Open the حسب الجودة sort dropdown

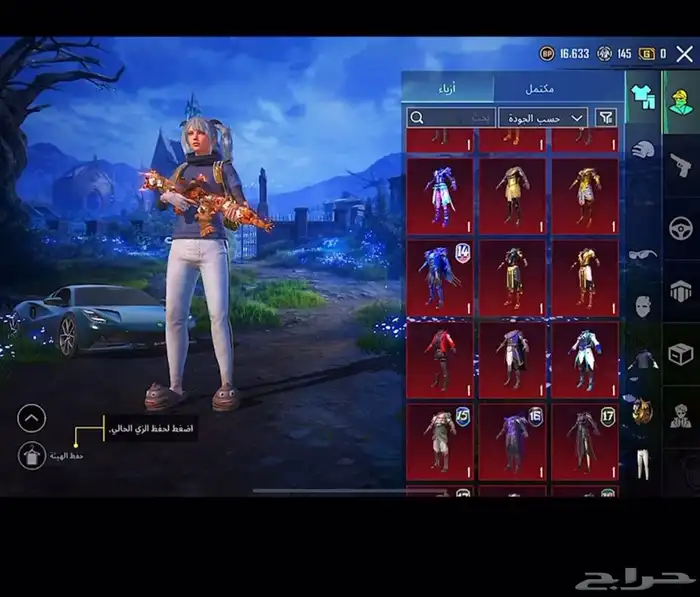coord(543,118)
